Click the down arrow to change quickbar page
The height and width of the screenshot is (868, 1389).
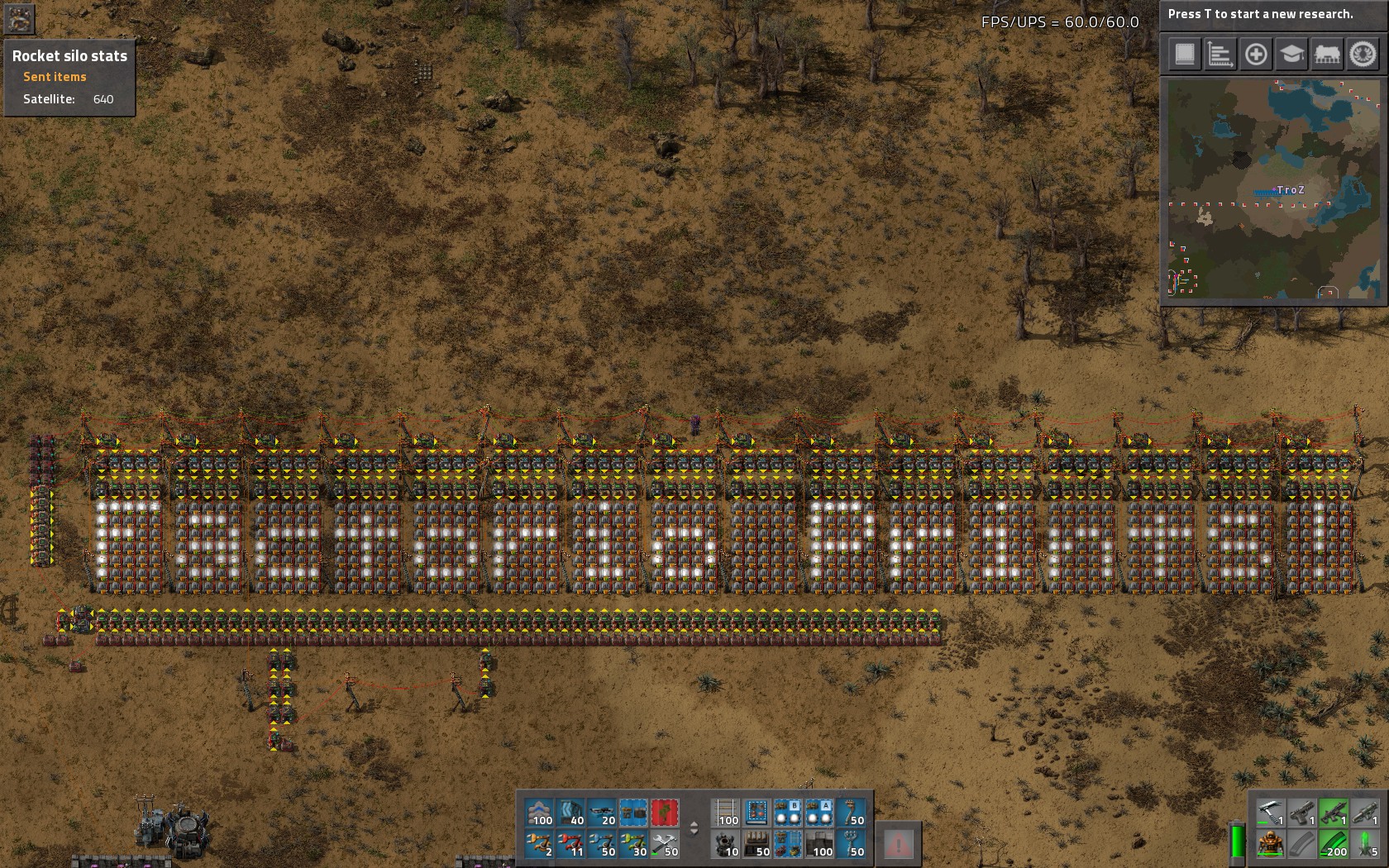(694, 832)
